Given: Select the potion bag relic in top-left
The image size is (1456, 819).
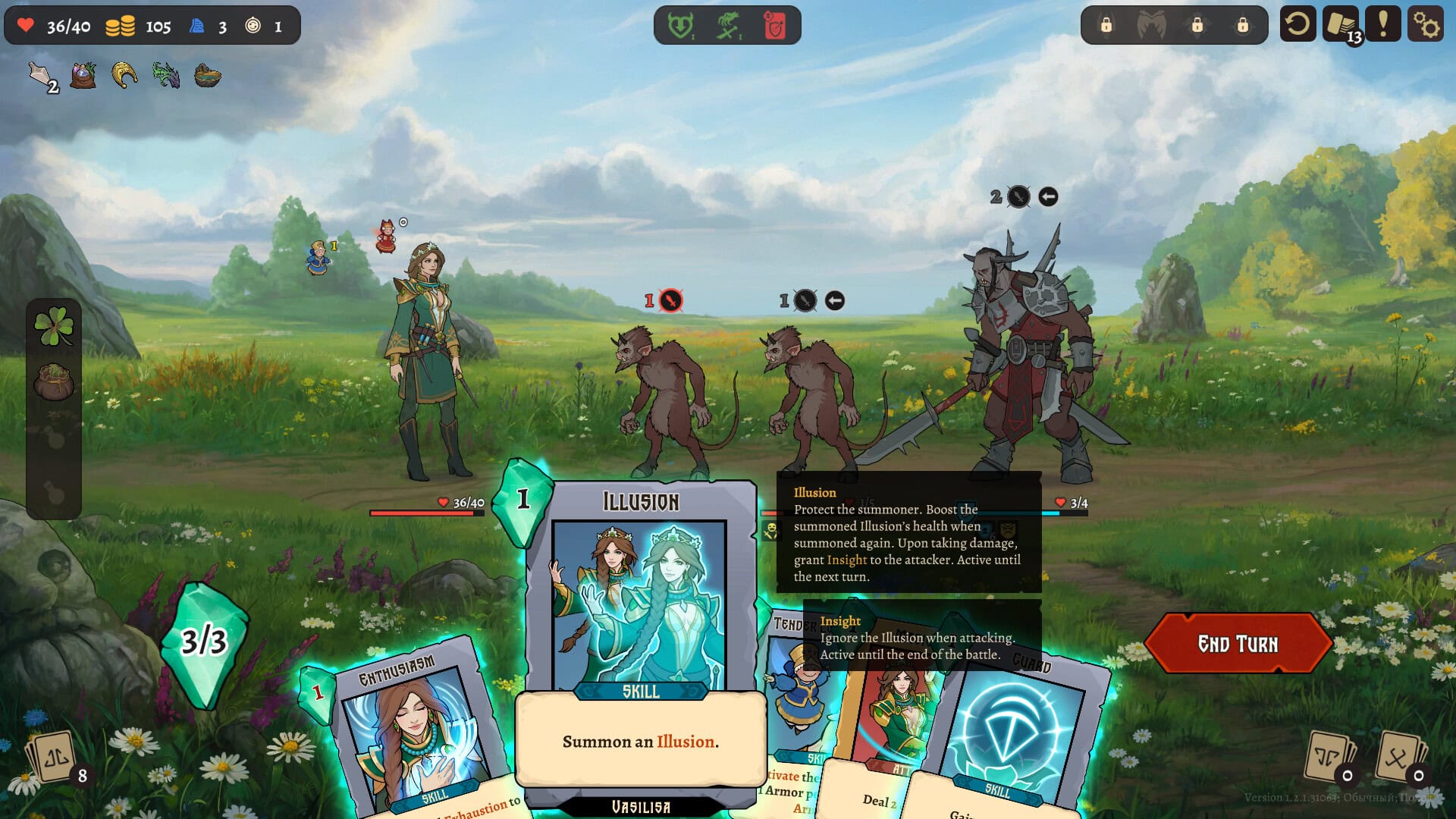Looking at the screenshot, I should (x=83, y=74).
